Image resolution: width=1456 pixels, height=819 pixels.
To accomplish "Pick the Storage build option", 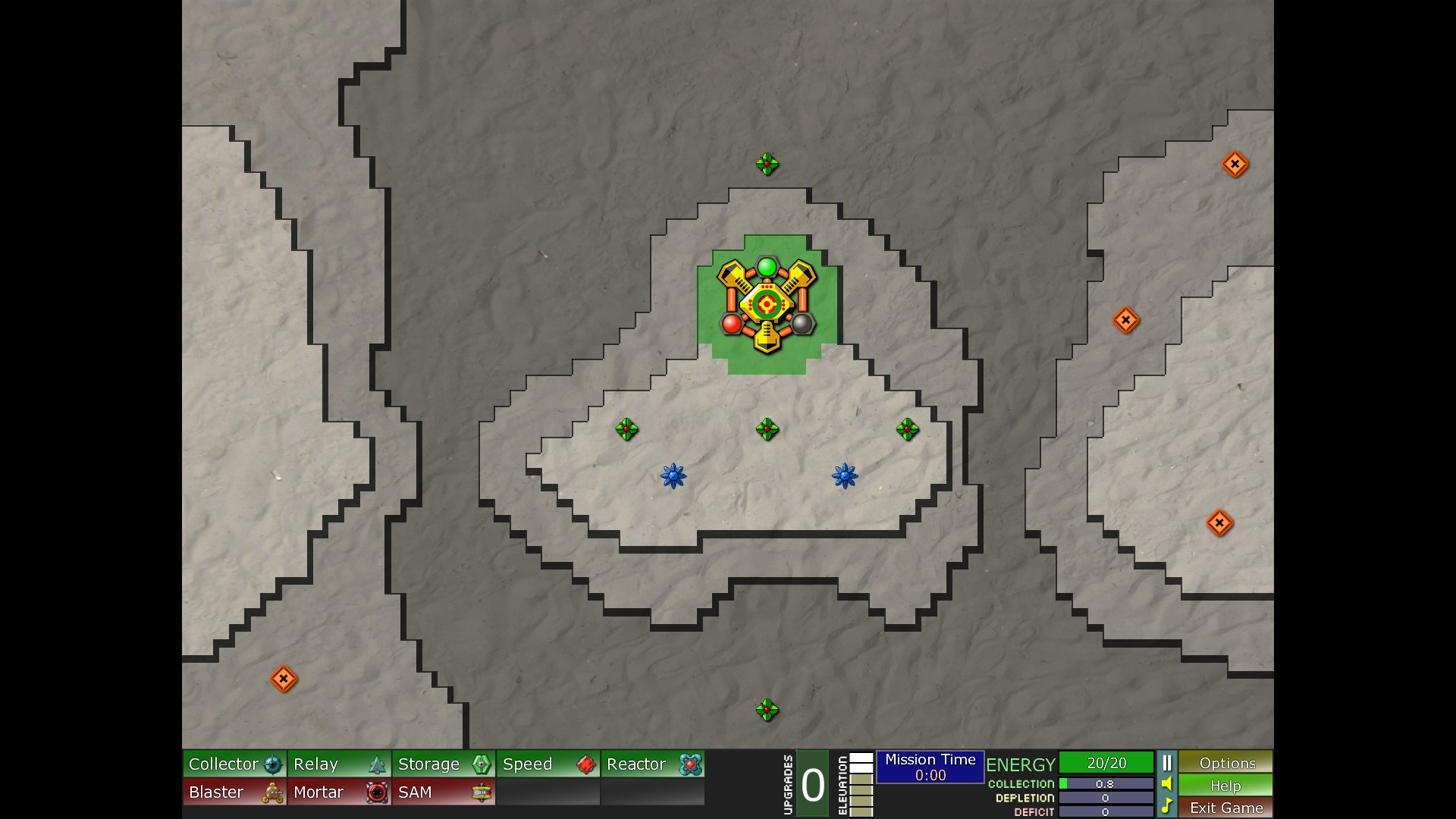I will click(444, 764).
